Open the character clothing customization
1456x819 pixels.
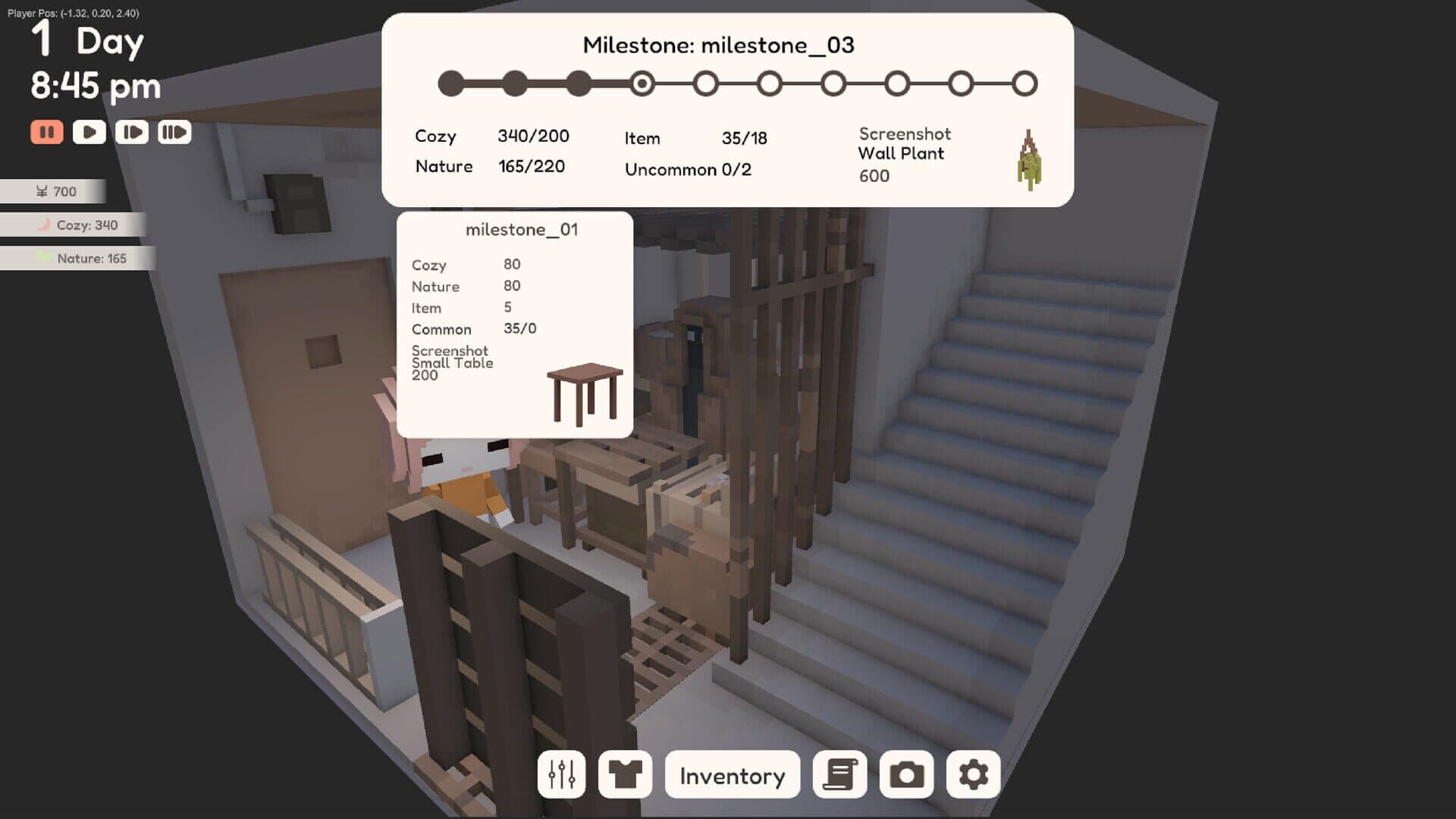pos(625,775)
